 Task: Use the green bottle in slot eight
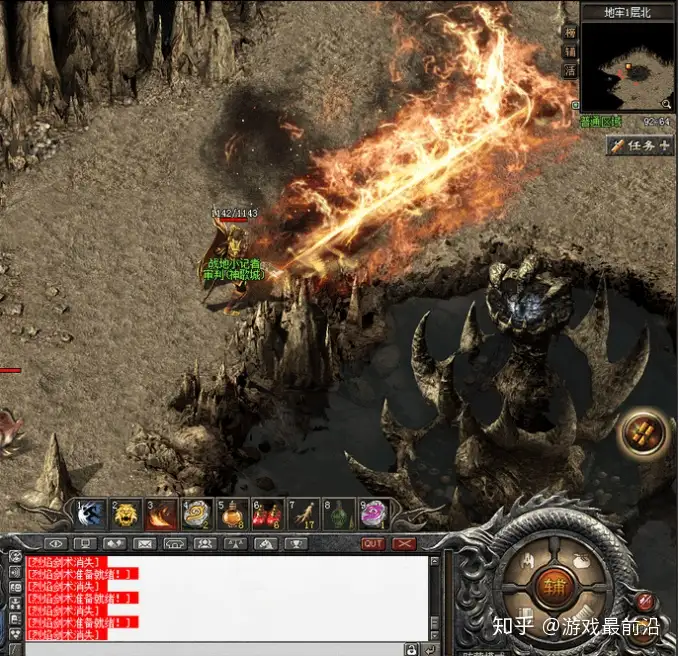coord(339,514)
